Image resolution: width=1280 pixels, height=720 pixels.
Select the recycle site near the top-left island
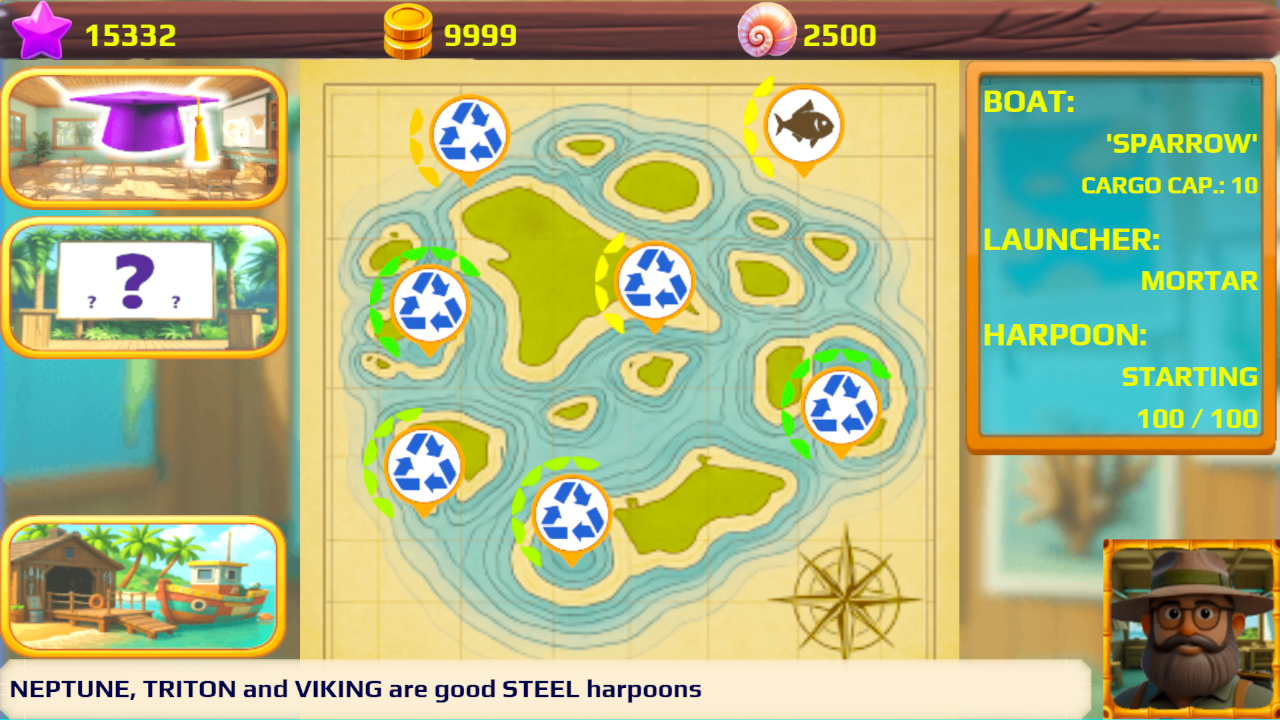tap(468, 135)
